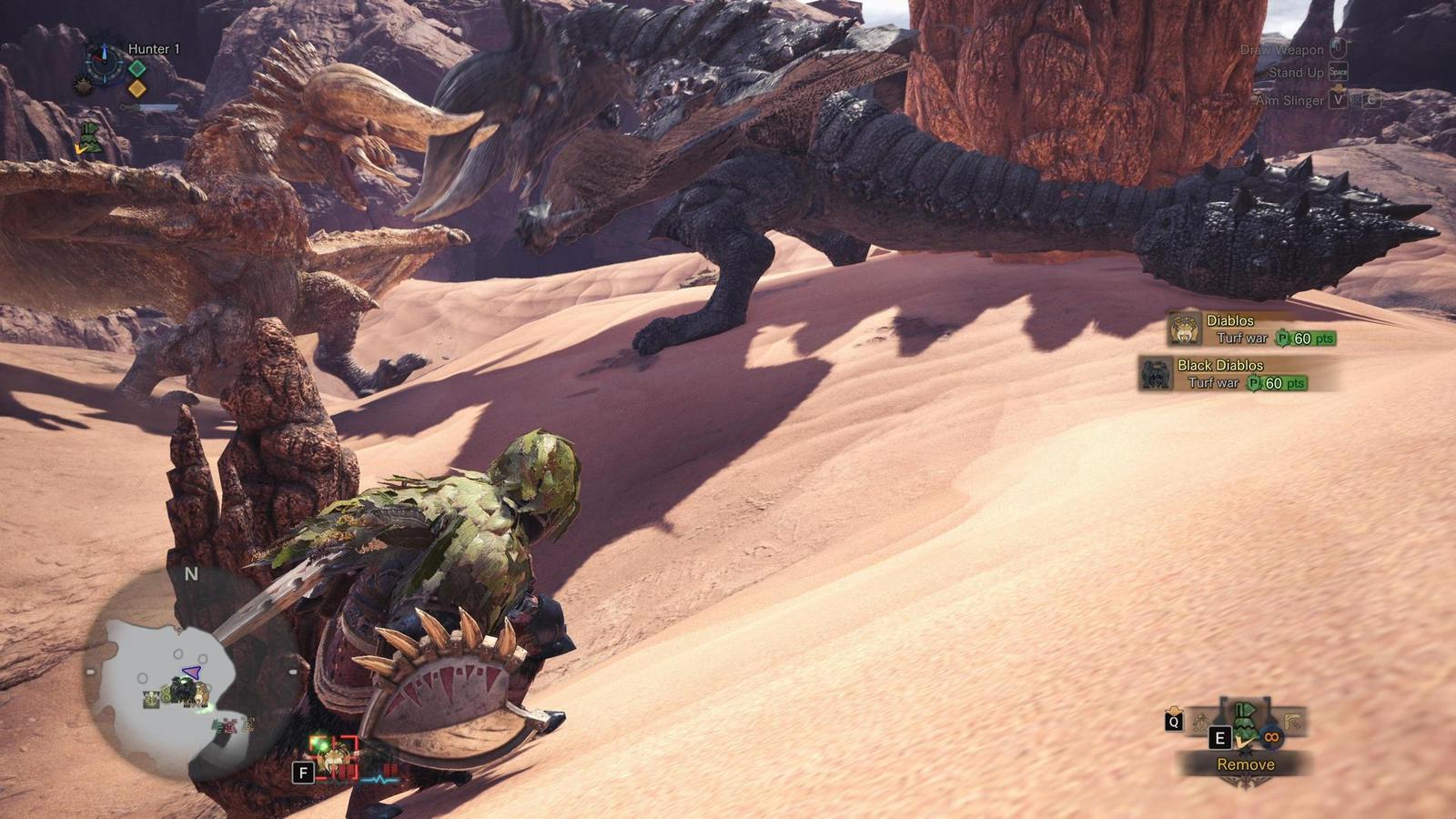Click the active mantle icon under the clock
The height and width of the screenshot is (819, 1456).
pyautogui.click(x=88, y=136)
